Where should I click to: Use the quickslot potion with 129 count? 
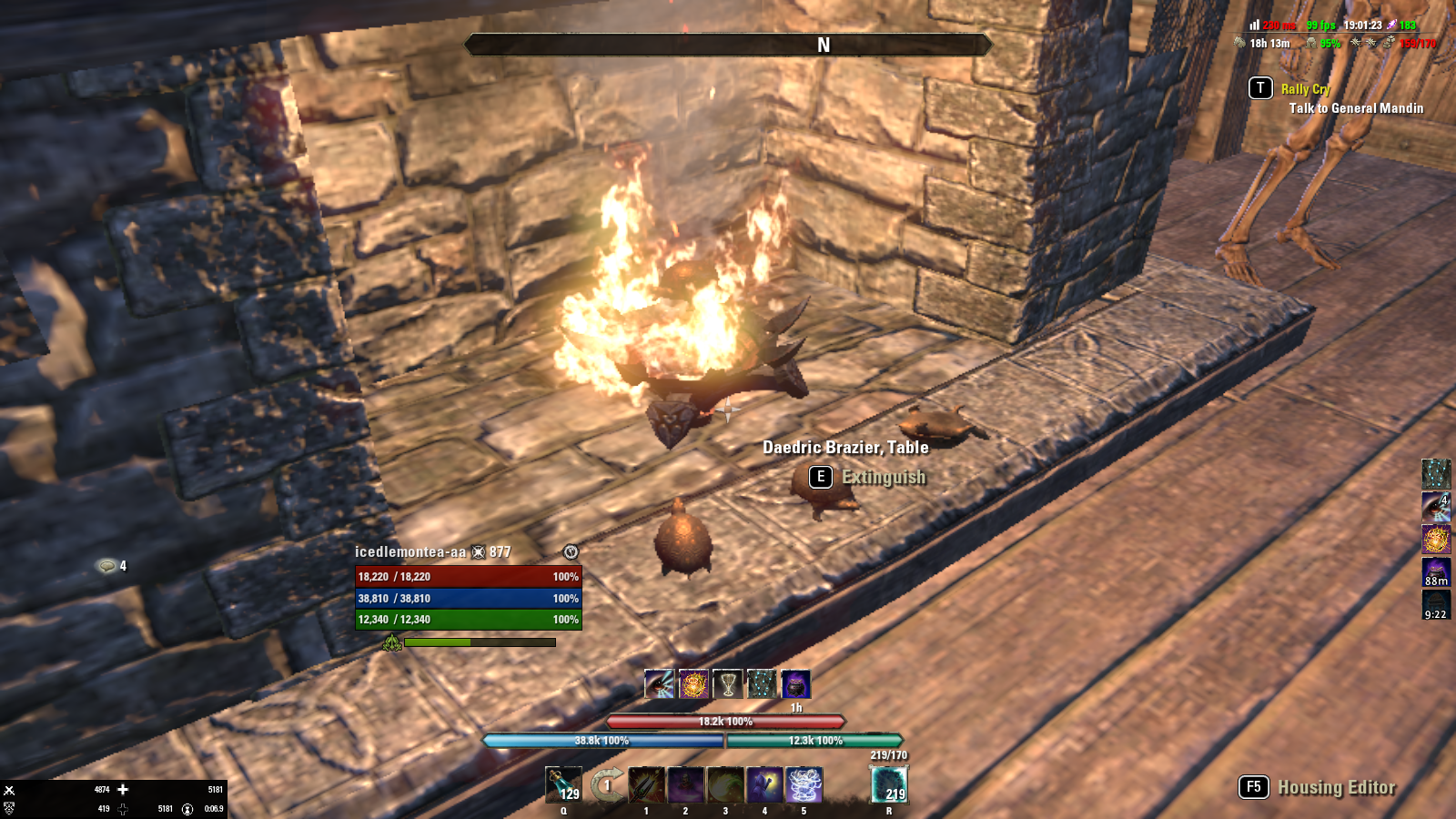[x=563, y=784]
